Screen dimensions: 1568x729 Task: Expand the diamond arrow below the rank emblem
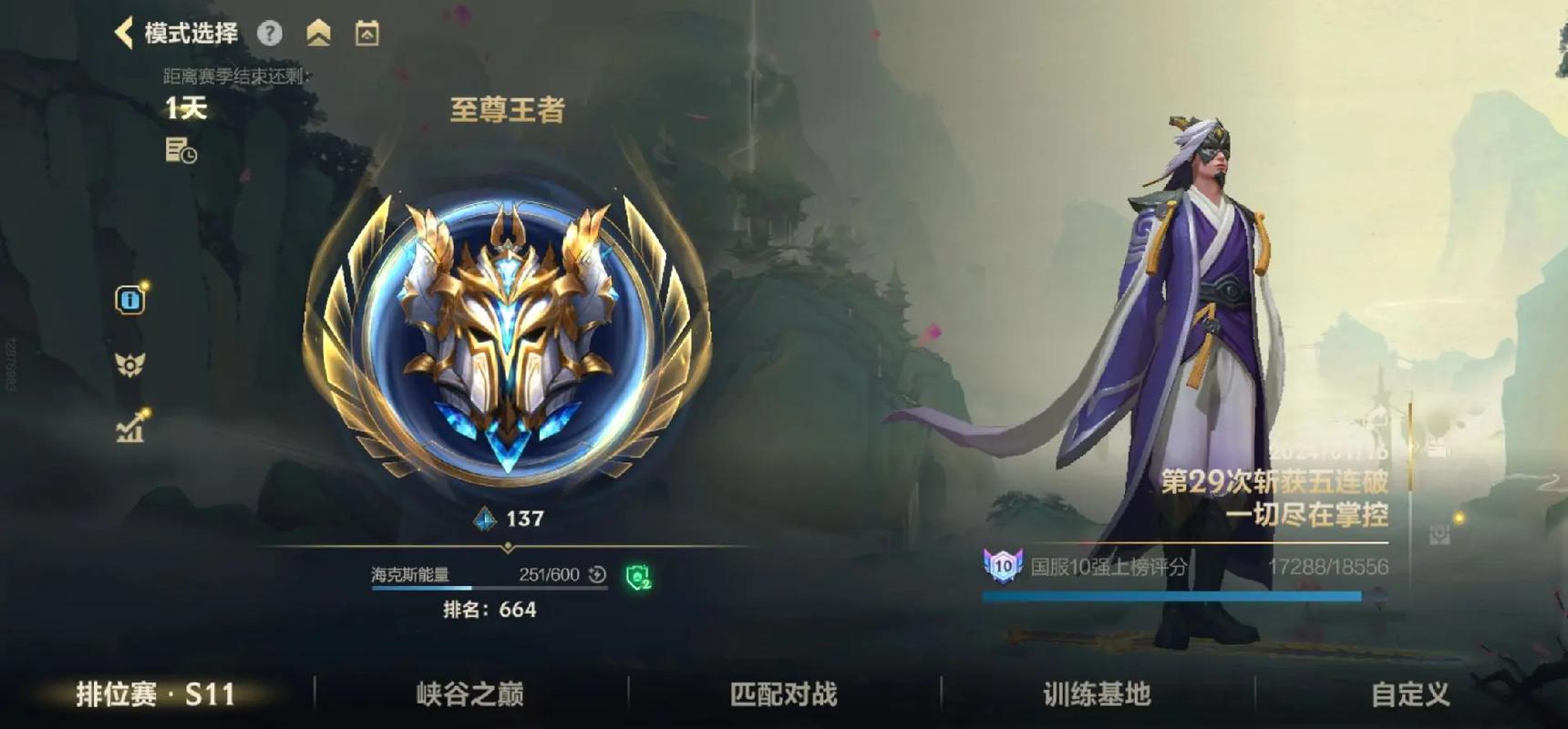click(507, 545)
